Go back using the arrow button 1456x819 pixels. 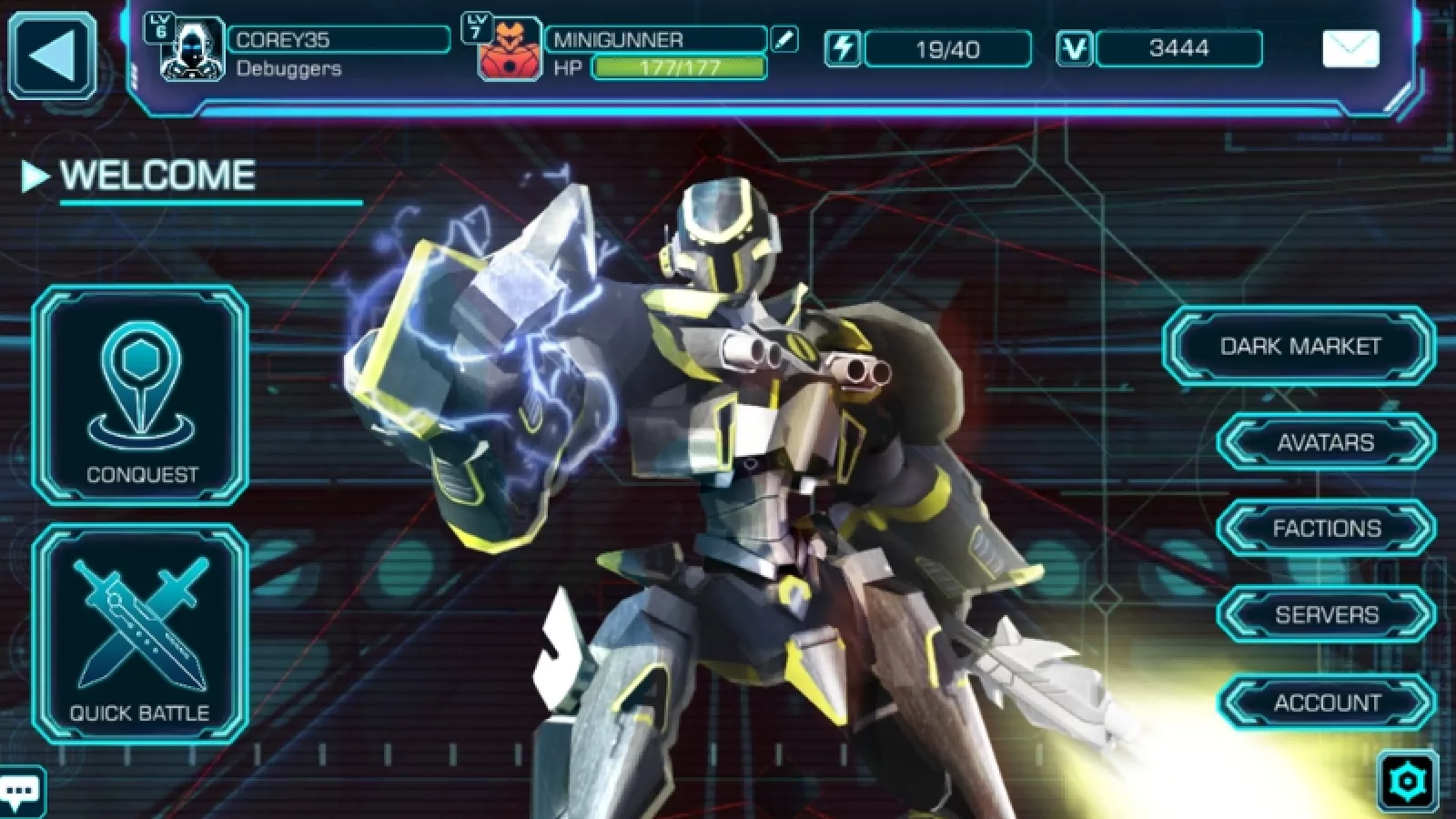pyautogui.click(x=53, y=55)
